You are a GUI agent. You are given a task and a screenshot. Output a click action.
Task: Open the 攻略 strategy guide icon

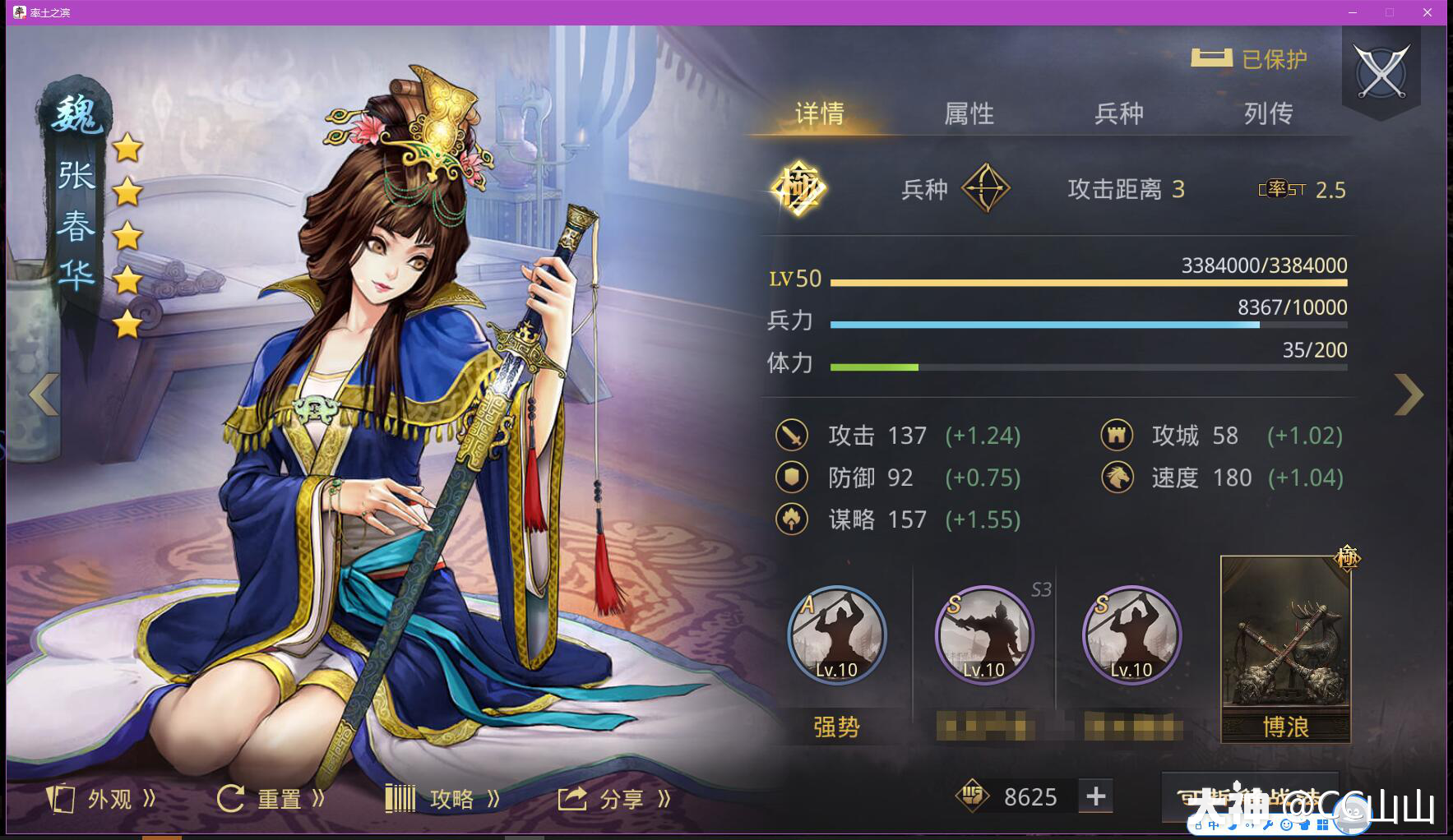click(400, 797)
